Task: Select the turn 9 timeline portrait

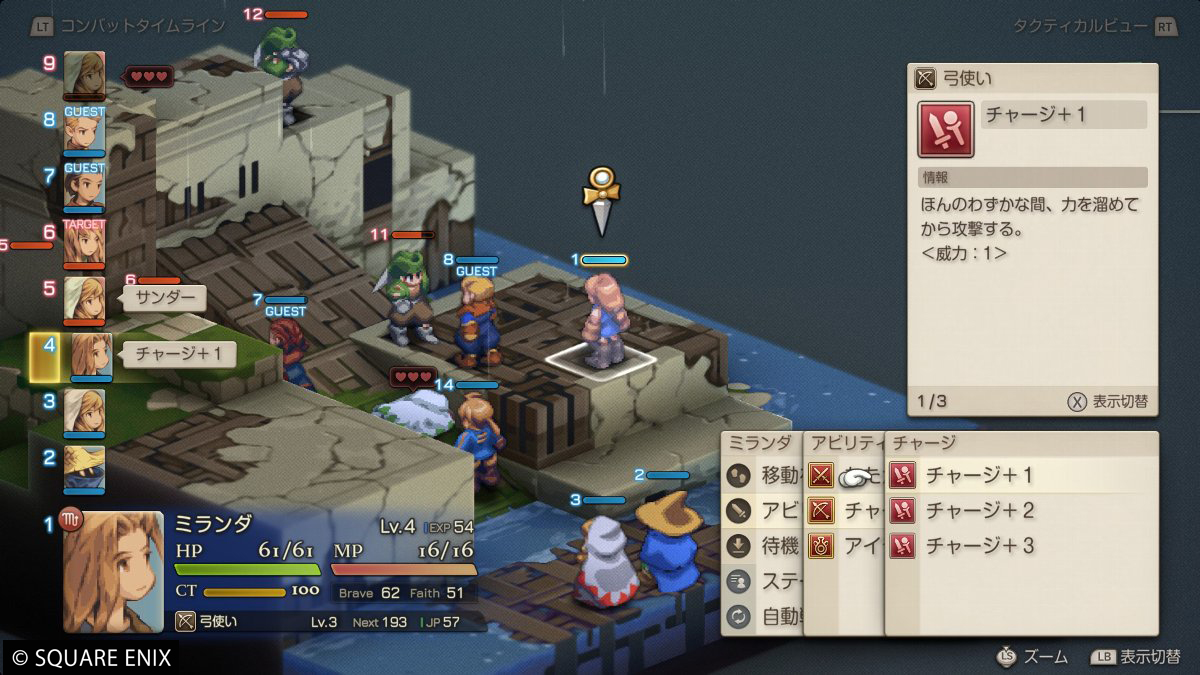Action: pyautogui.click(x=85, y=75)
